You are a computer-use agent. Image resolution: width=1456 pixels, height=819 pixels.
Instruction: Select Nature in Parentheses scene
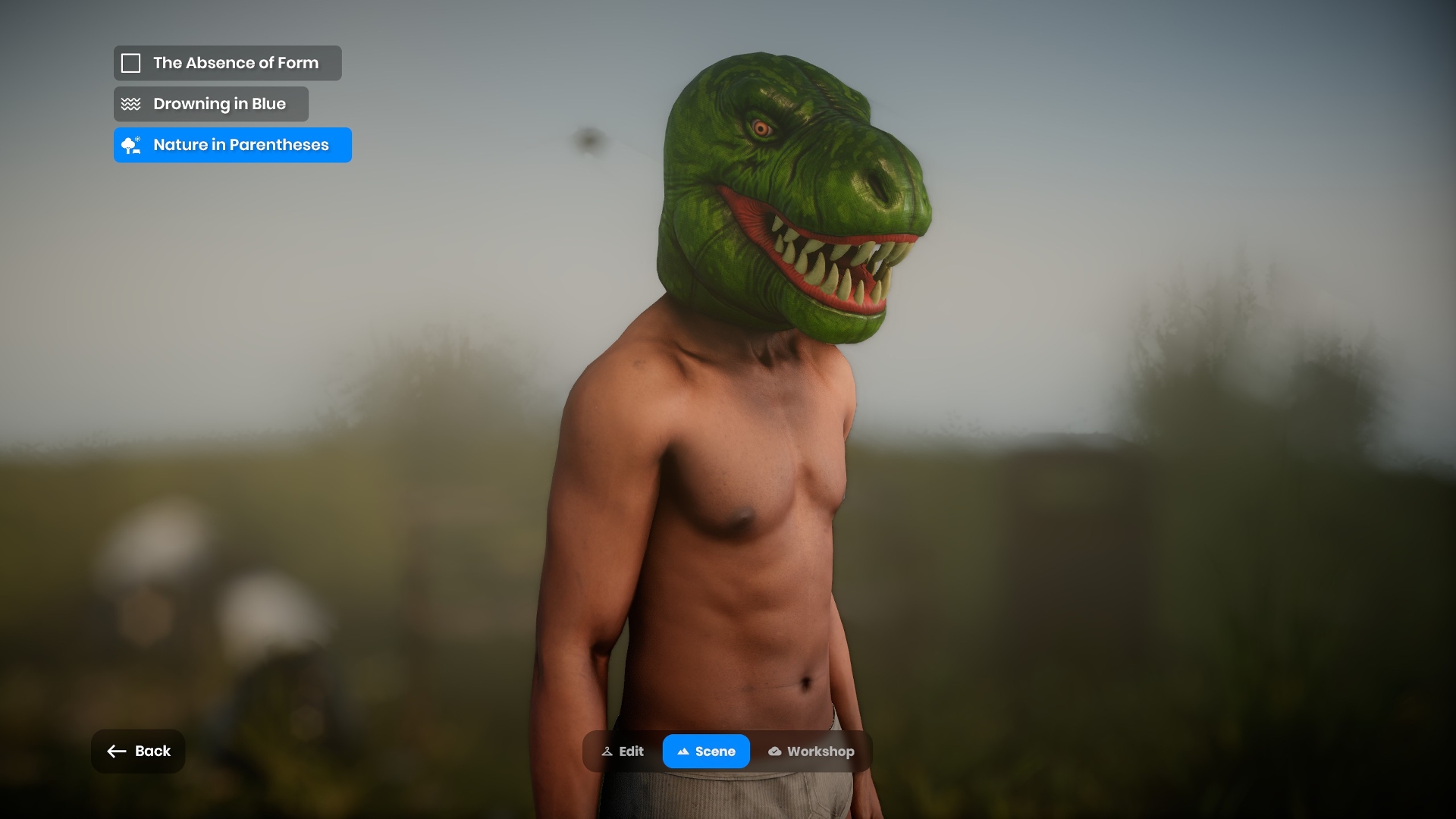pos(232,145)
